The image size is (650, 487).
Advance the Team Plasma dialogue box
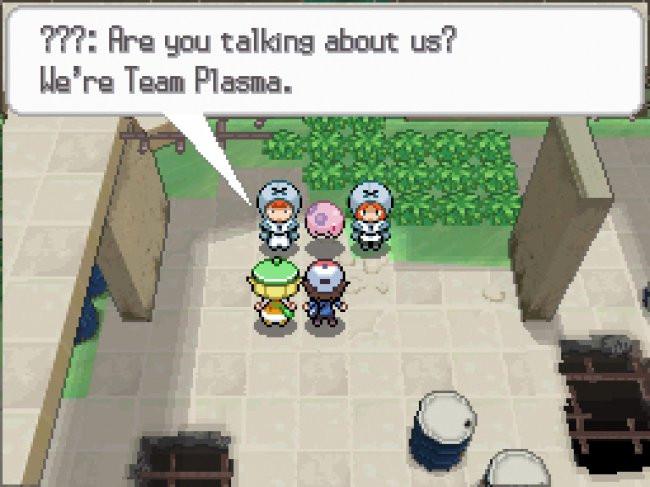324,60
